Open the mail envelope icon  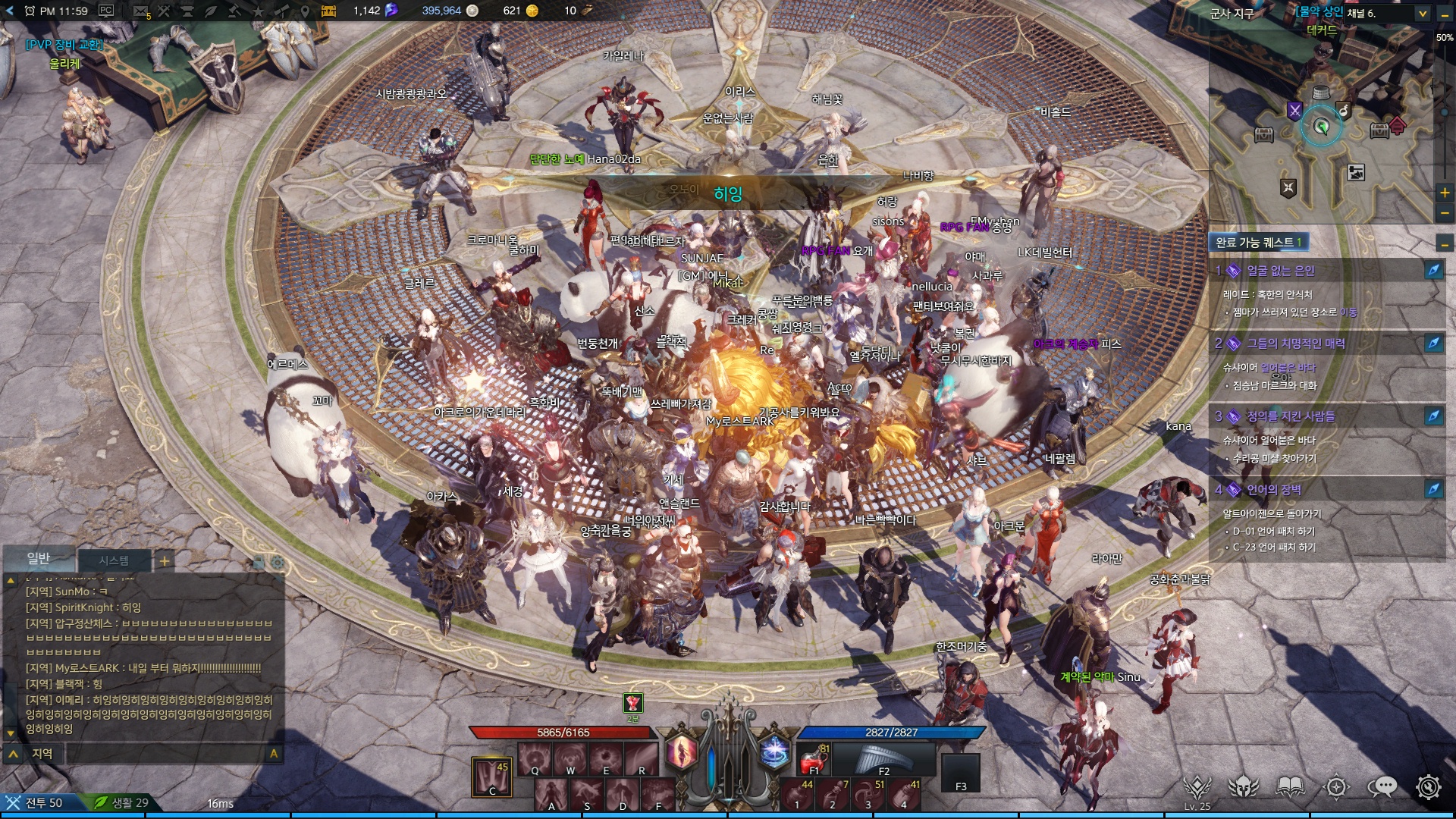[x=140, y=11]
